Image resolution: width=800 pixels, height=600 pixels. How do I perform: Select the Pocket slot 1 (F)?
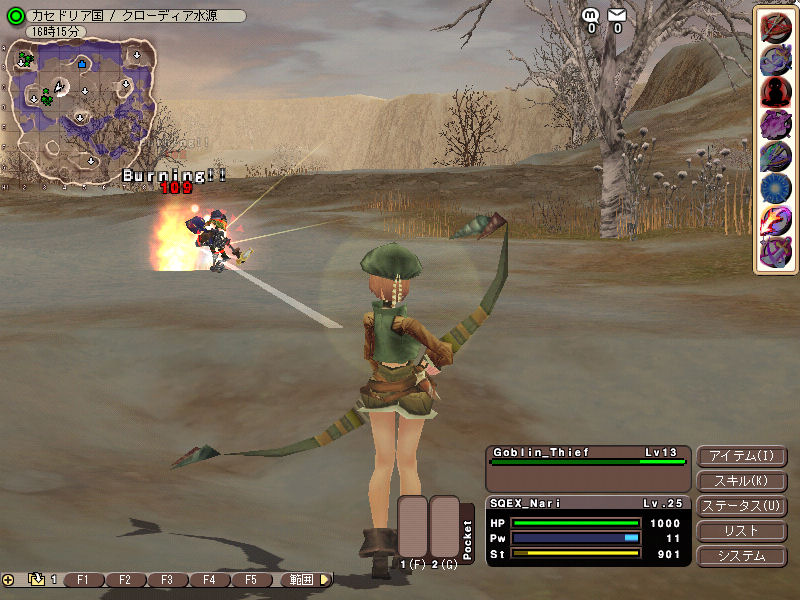413,526
